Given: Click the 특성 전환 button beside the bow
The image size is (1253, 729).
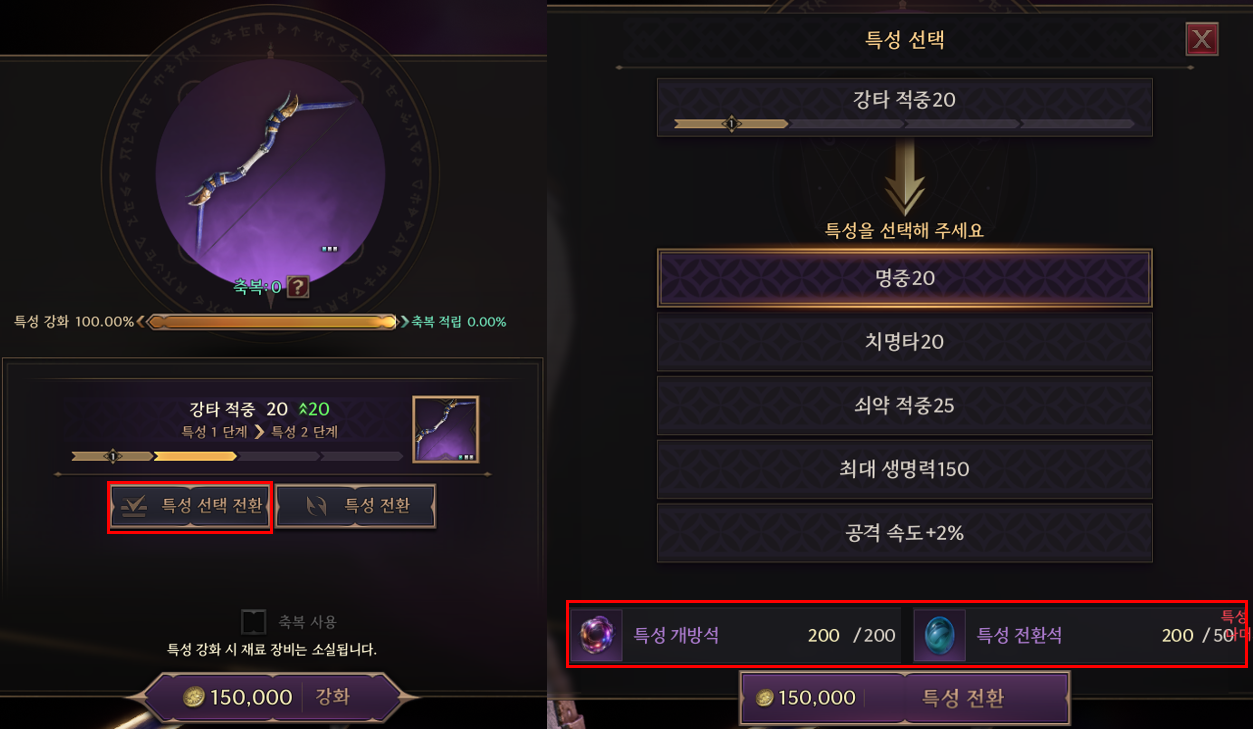Looking at the screenshot, I should (356, 506).
